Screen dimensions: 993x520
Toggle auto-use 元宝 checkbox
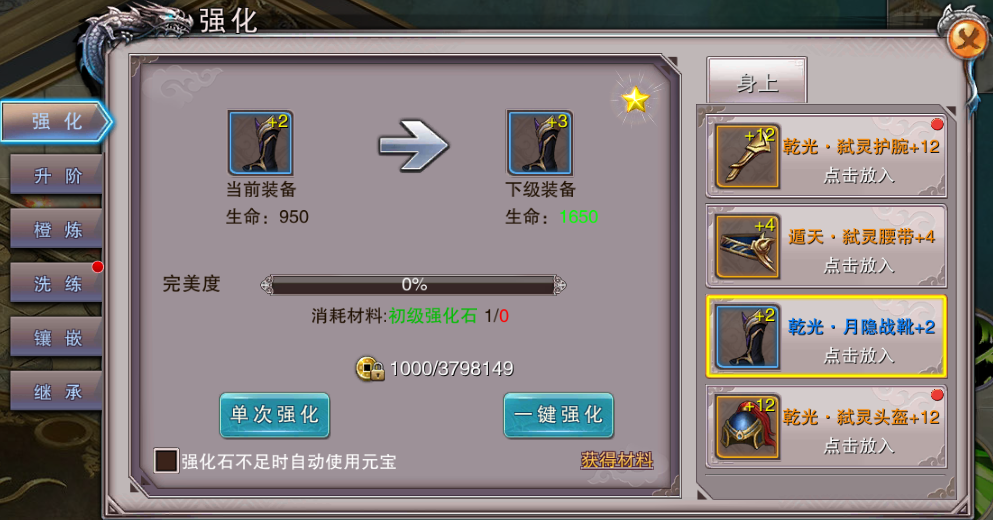pyautogui.click(x=166, y=461)
